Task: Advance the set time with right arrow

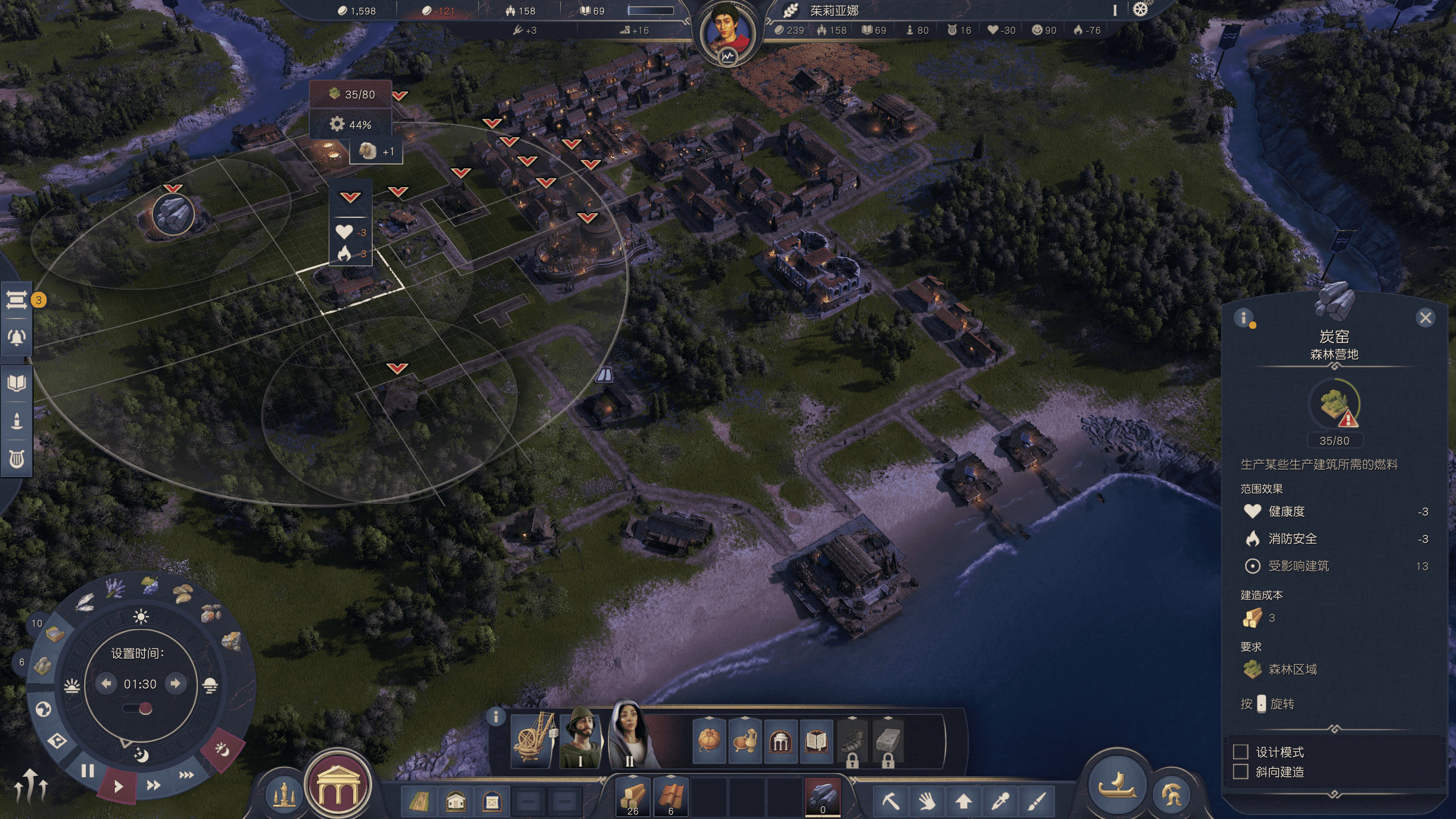Action: tap(175, 683)
